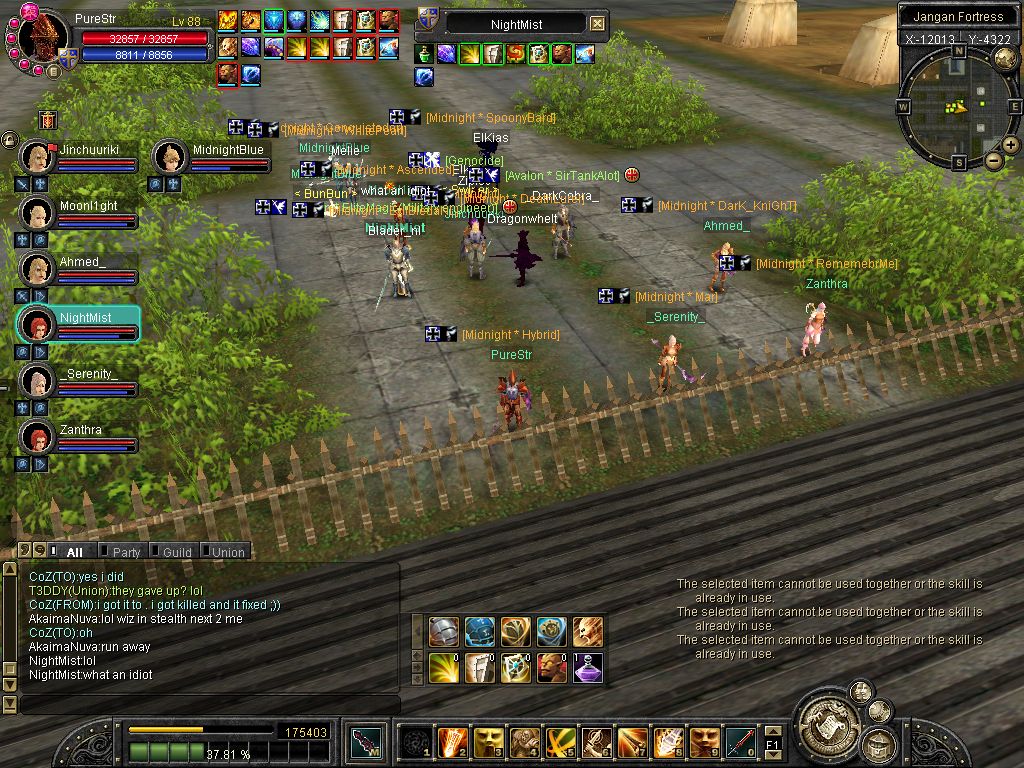Zoom out the minimap with minus button

coord(993,160)
